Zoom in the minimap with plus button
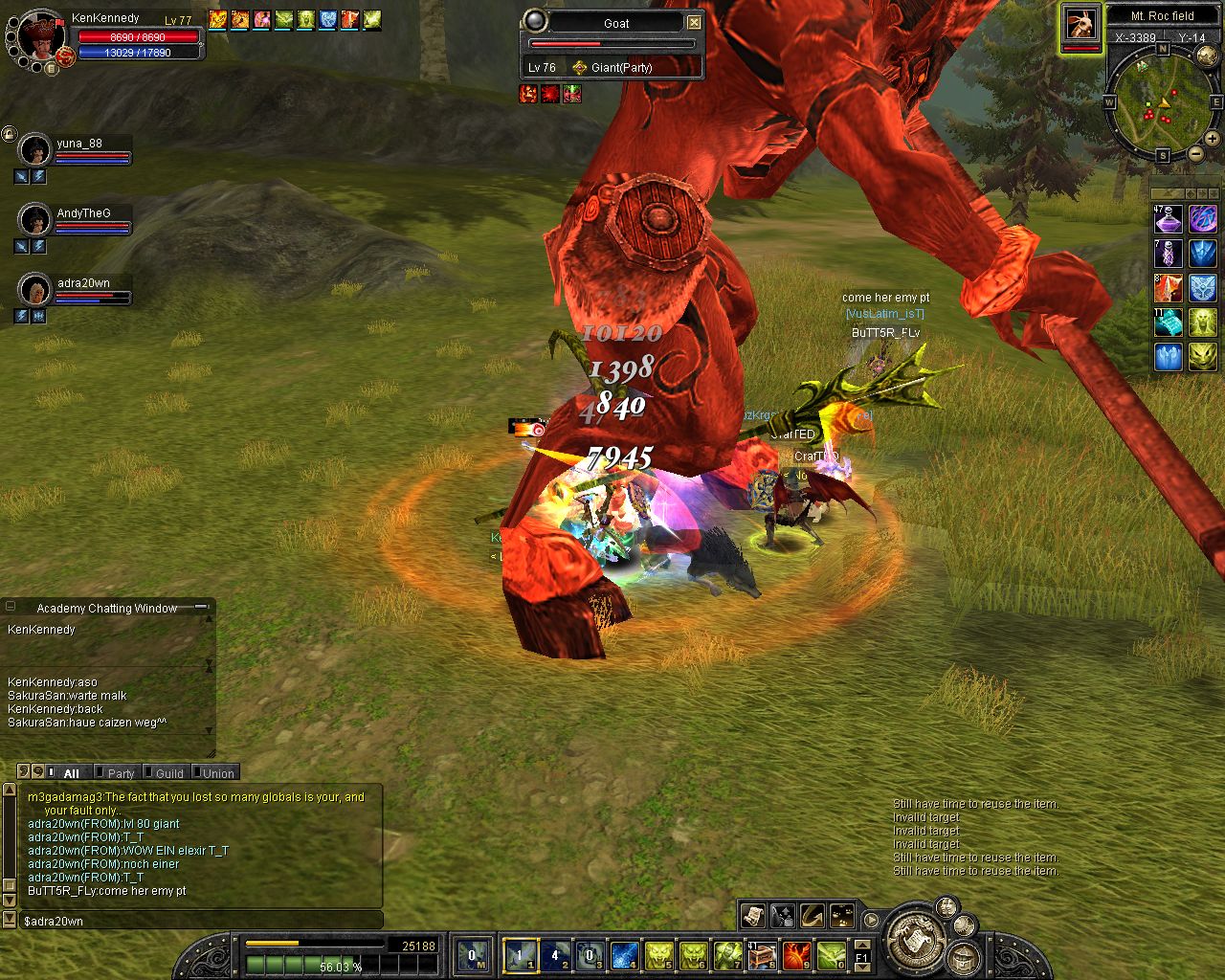The height and width of the screenshot is (980, 1225). [x=1212, y=139]
